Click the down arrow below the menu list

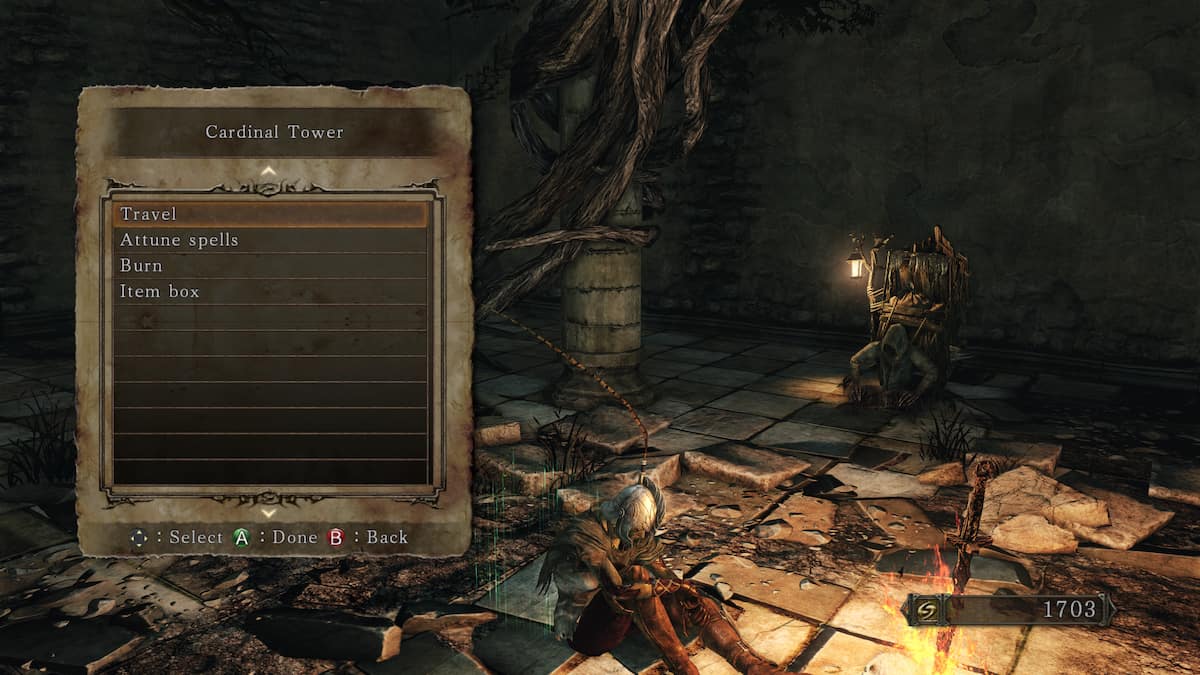coord(268,512)
